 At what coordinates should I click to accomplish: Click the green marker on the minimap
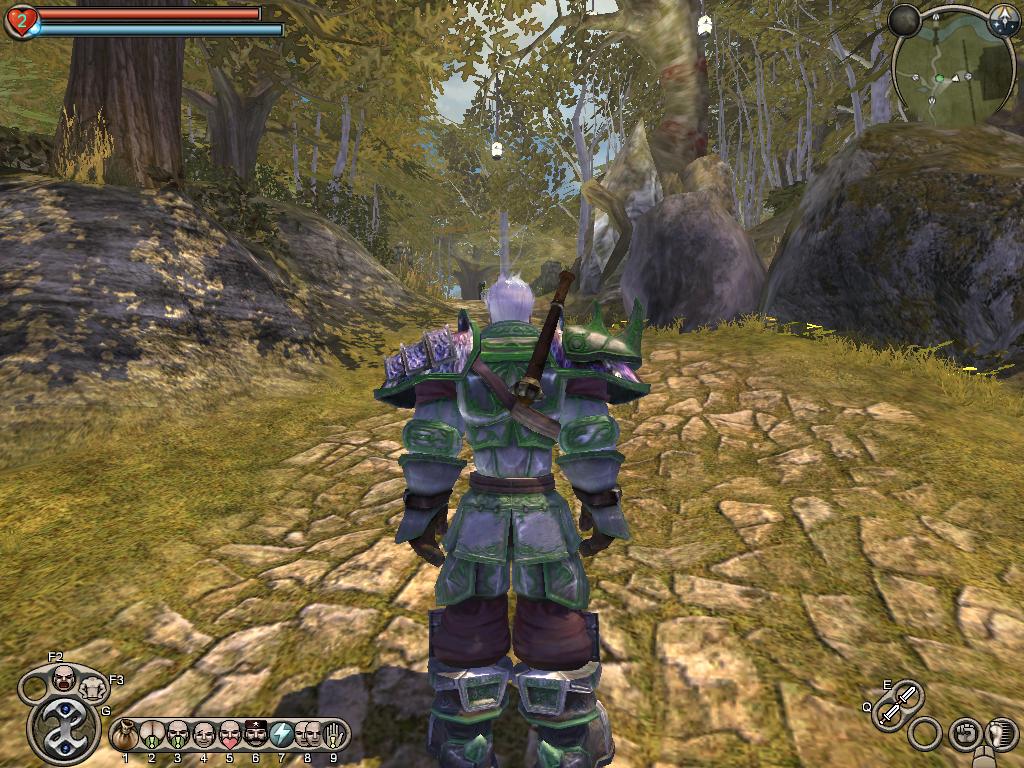pos(939,77)
